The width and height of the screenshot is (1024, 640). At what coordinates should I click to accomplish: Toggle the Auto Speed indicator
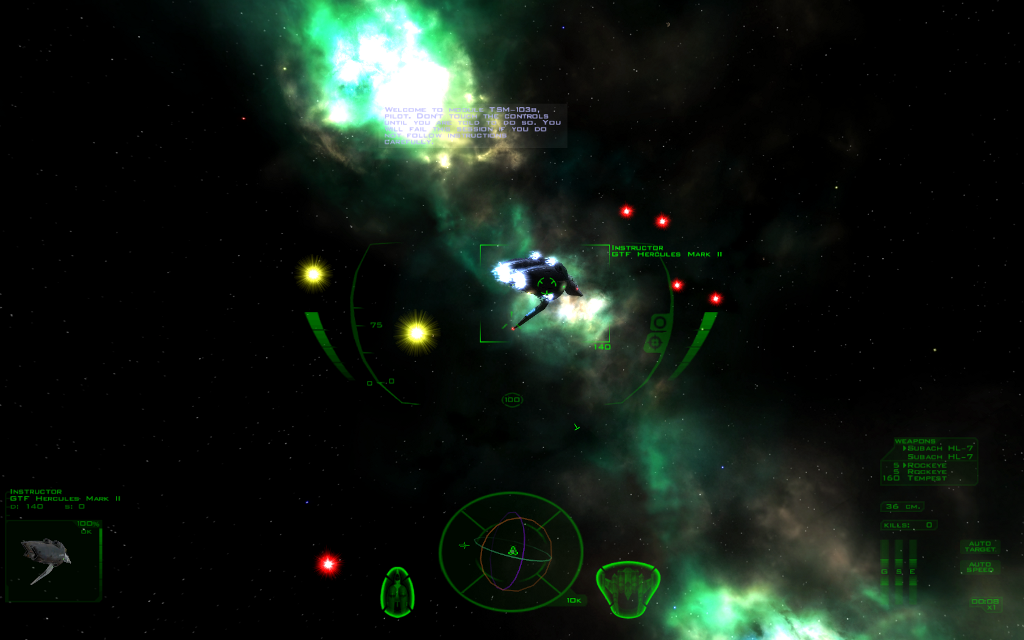coord(979,567)
